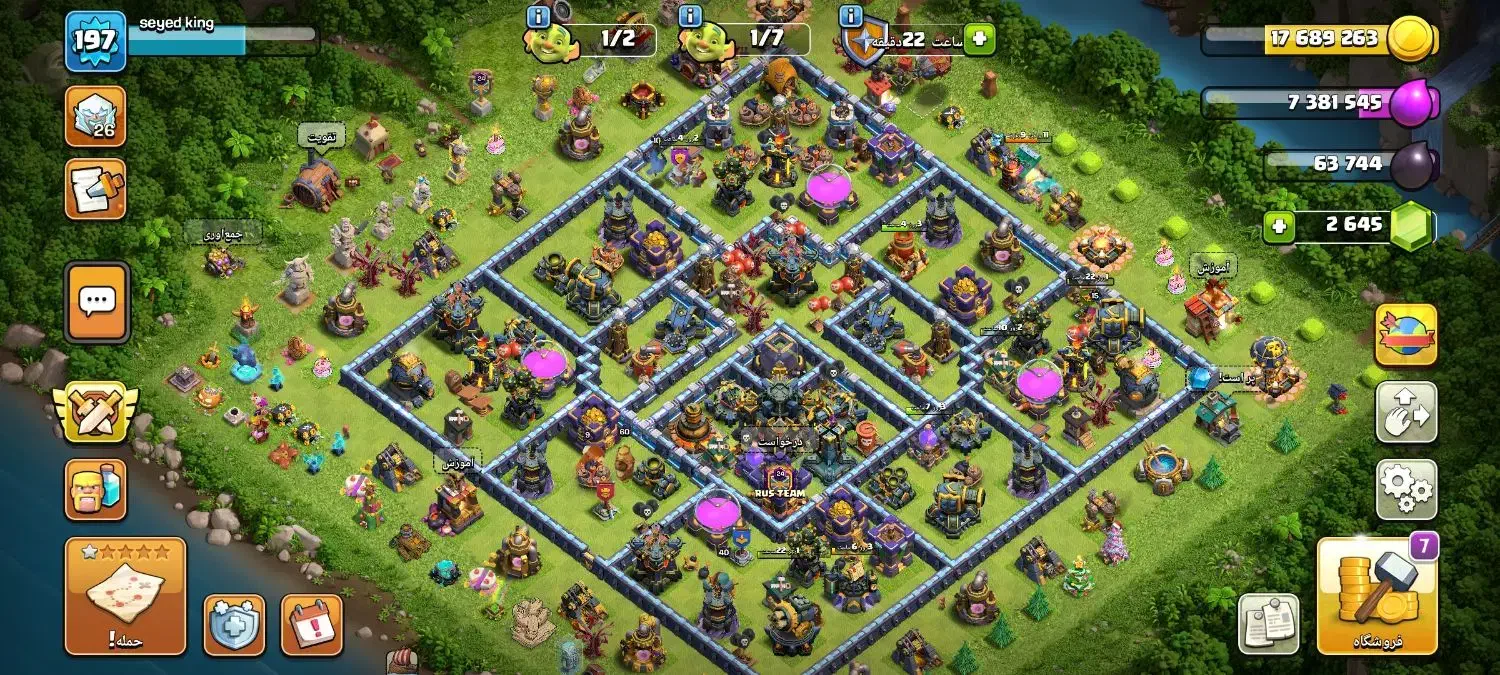Open the scroll and quill button
1500x675 pixels.
(x=96, y=188)
